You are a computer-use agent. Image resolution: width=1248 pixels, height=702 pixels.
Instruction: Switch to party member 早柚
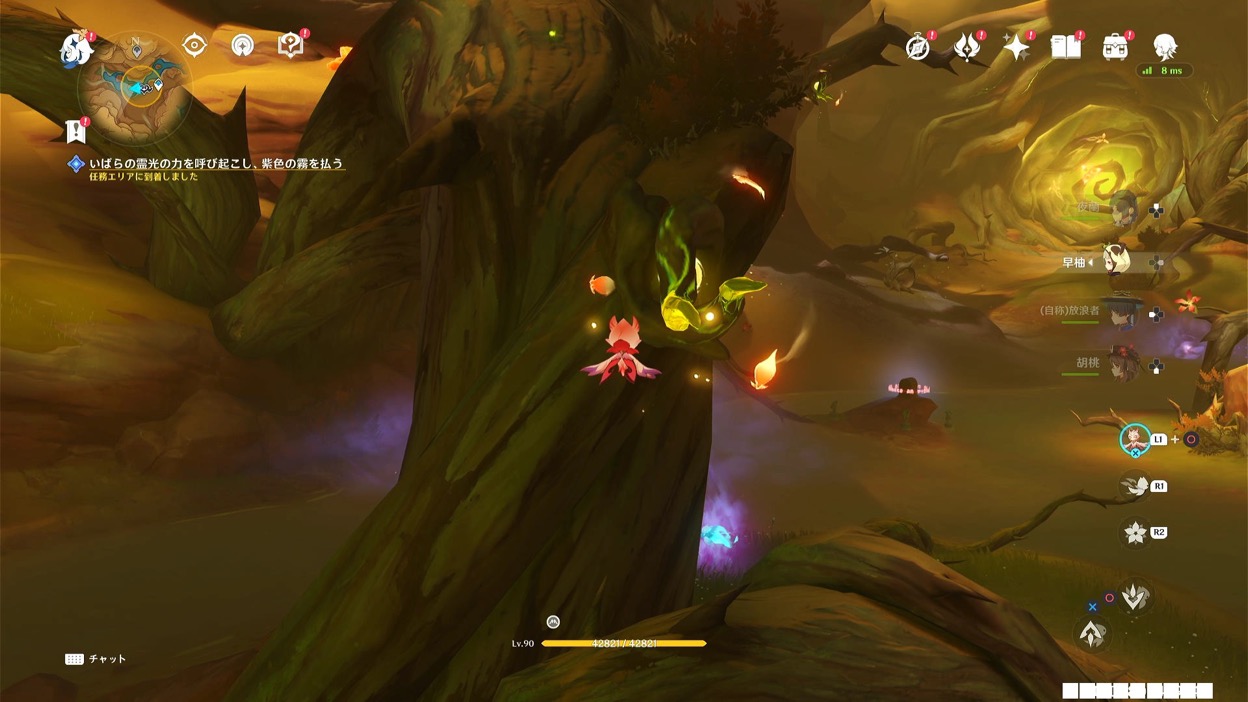(1116, 262)
